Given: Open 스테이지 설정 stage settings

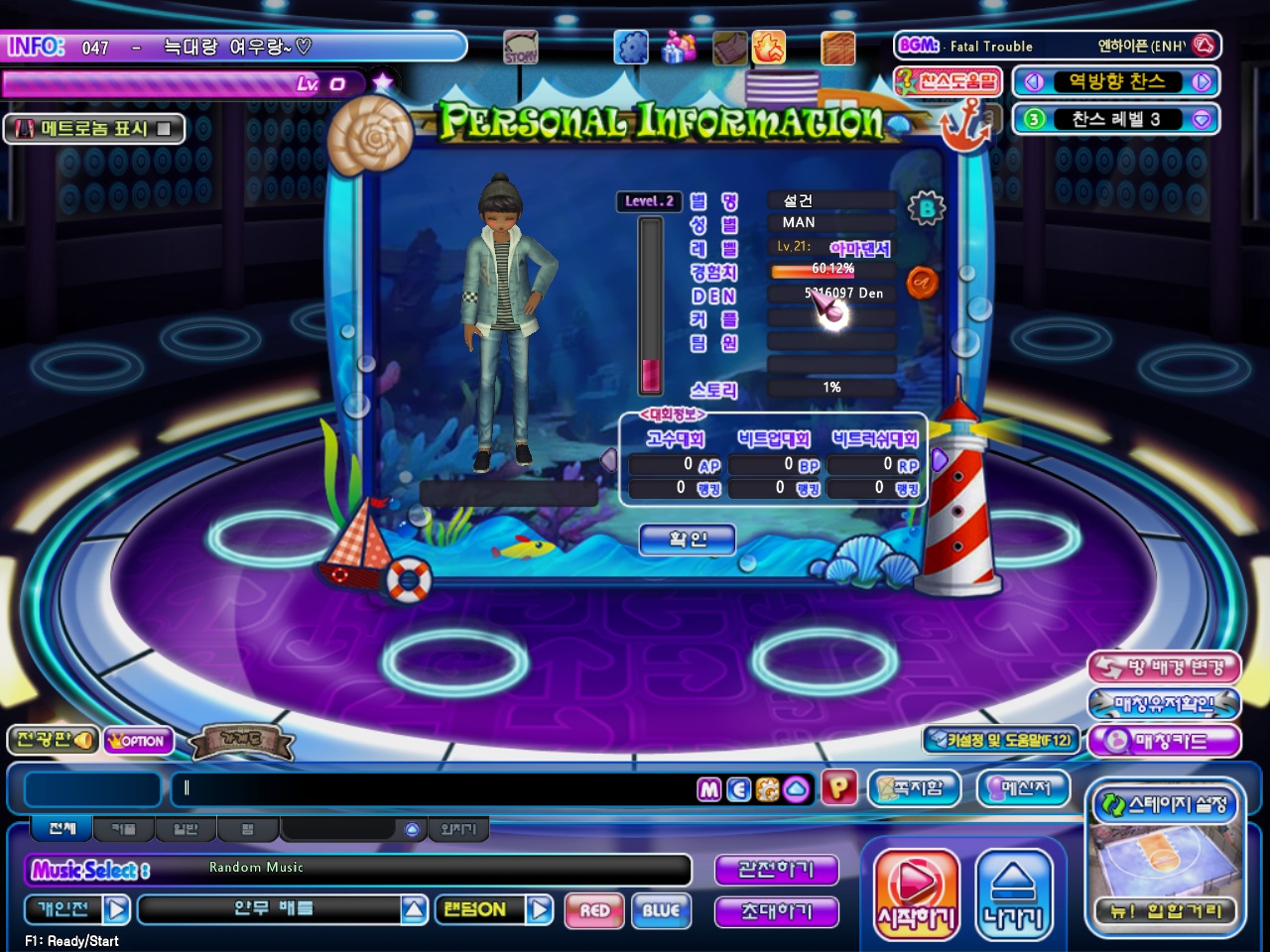Looking at the screenshot, I should point(1166,804).
